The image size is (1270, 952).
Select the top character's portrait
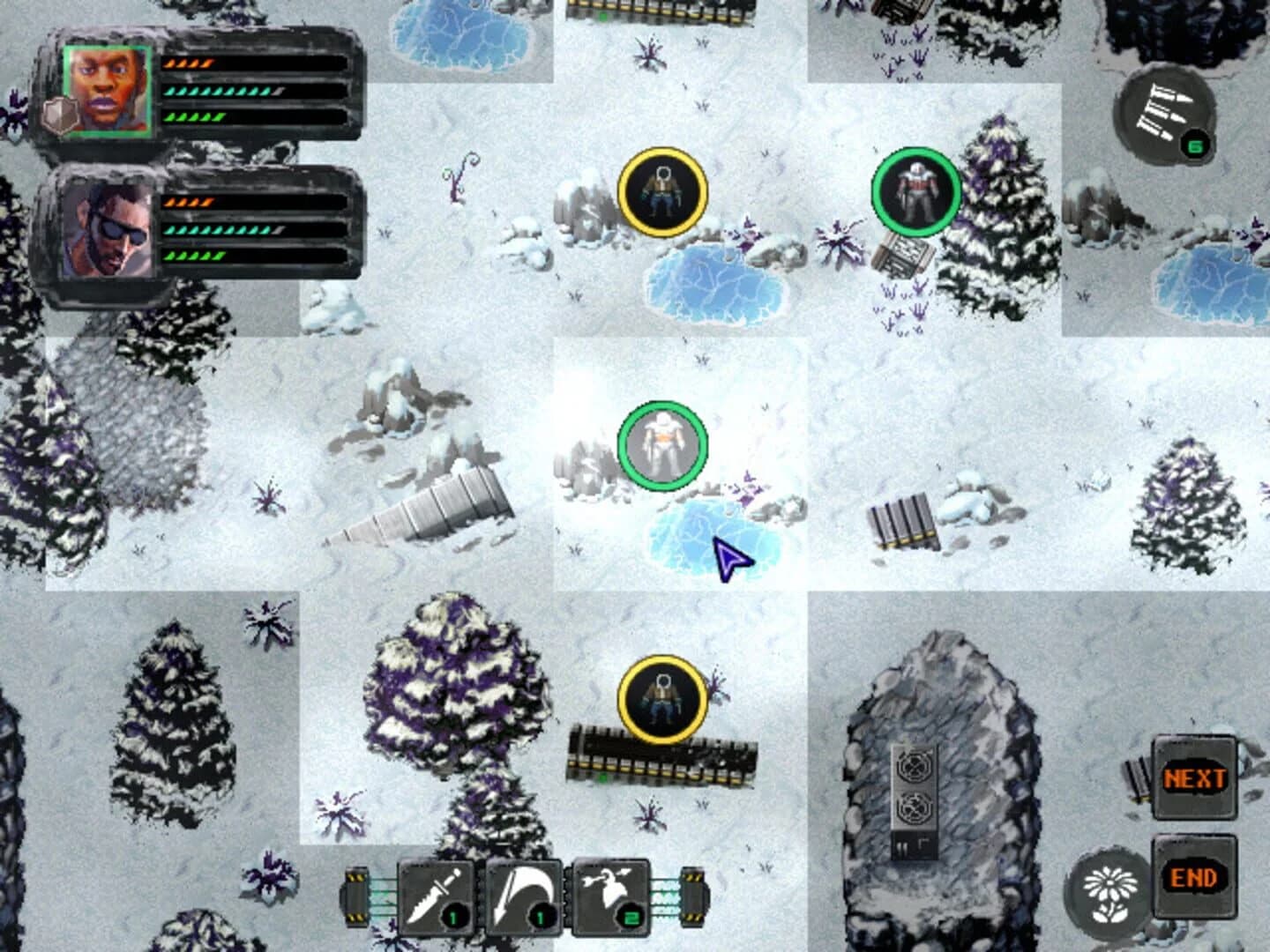click(107, 91)
